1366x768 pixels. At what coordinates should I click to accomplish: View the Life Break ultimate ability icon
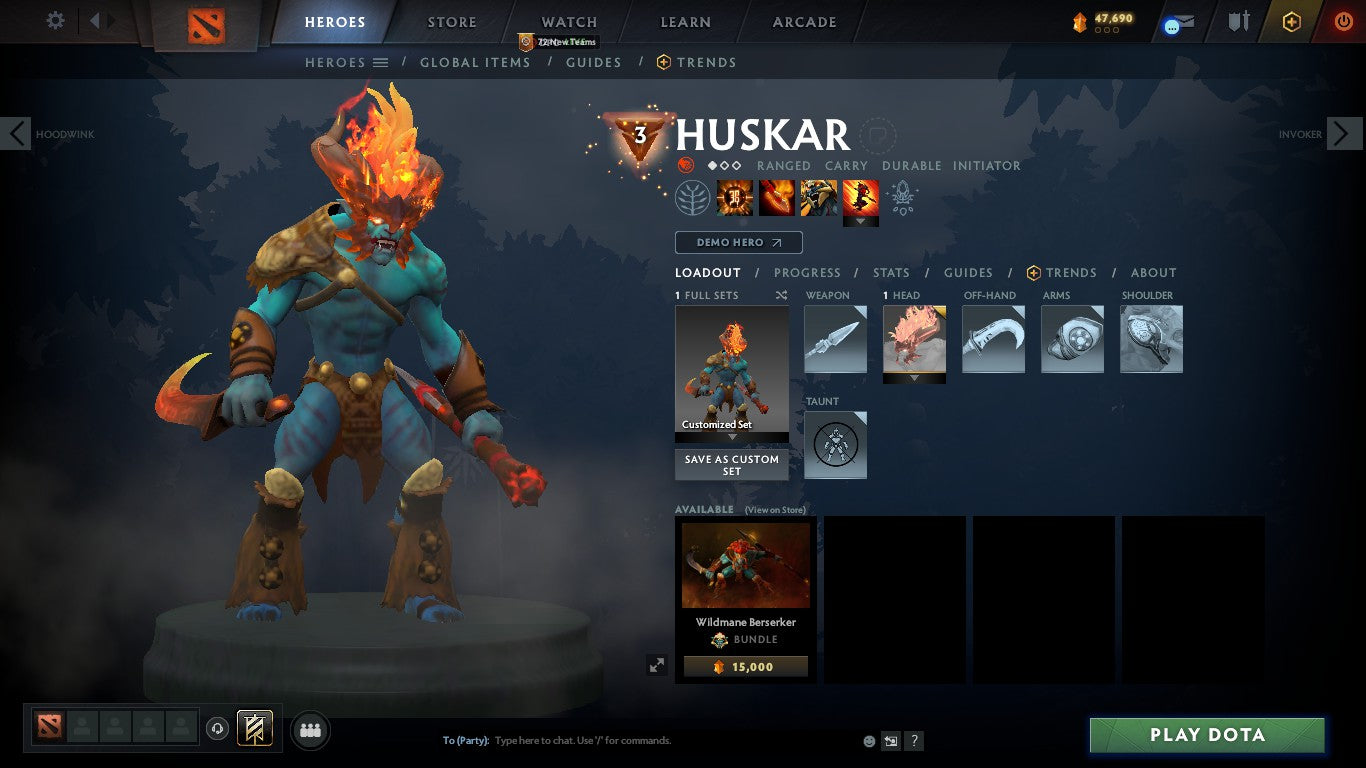pyautogui.click(x=860, y=197)
